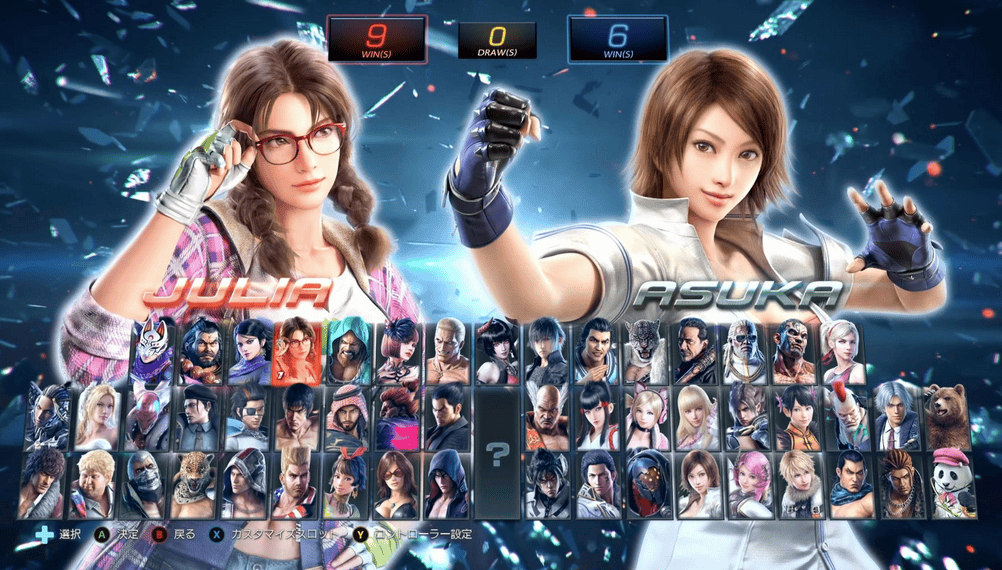The height and width of the screenshot is (570, 1002).
Task: Pick the random select question mark tile
Action: [497, 450]
